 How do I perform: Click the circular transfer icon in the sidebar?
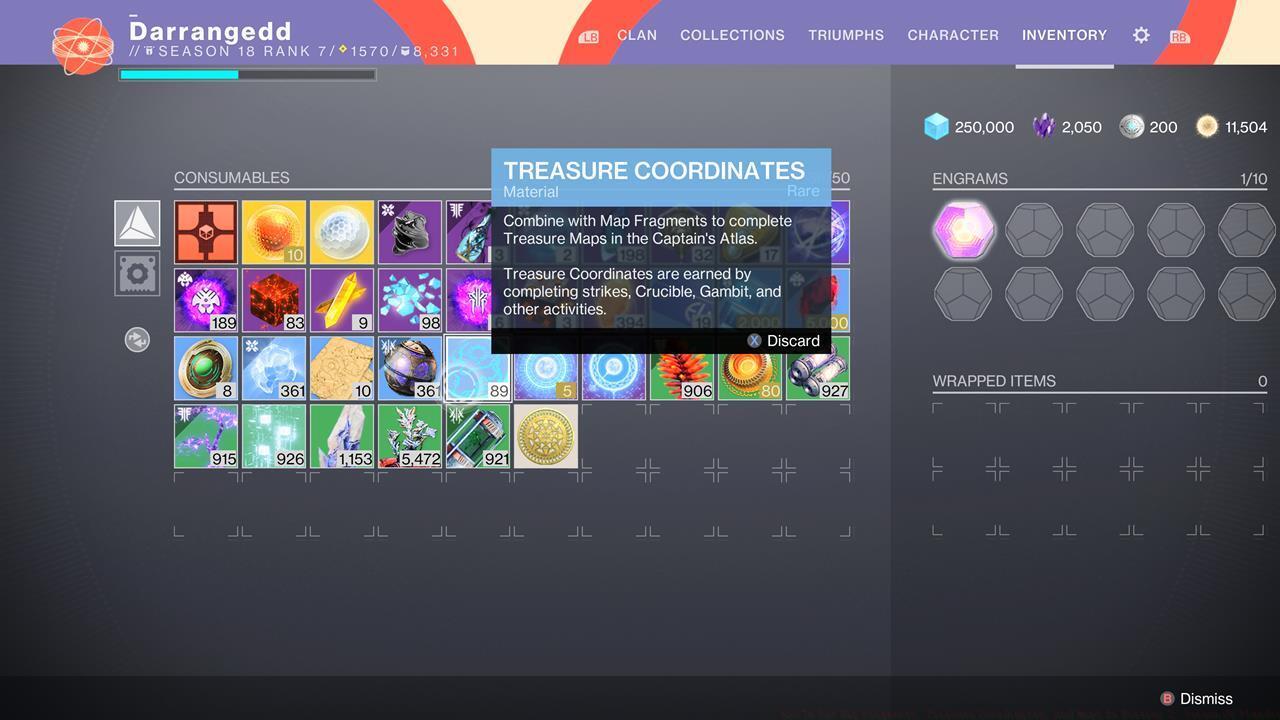[136, 339]
